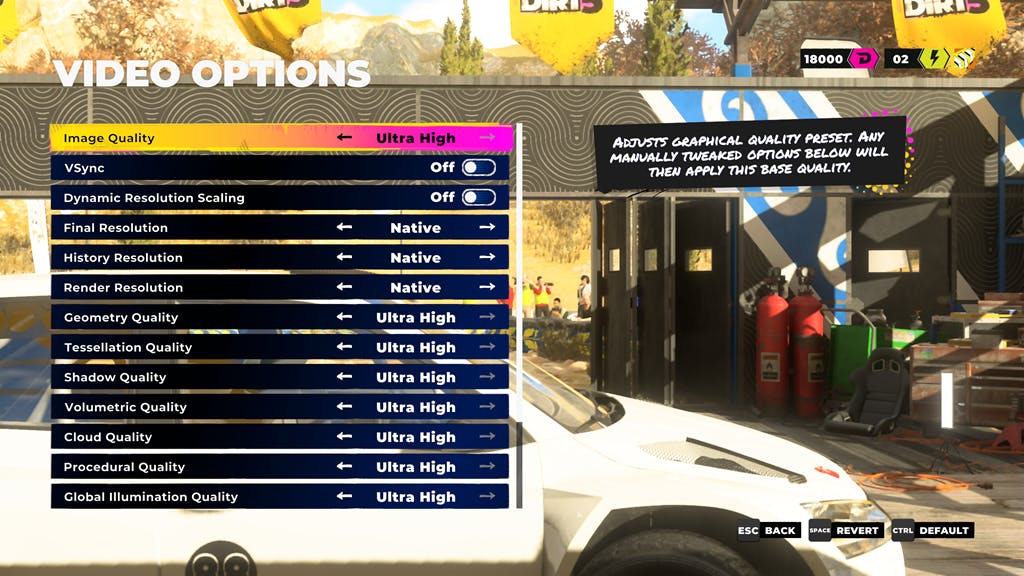Click right arrow for History Resolution

click(487, 258)
